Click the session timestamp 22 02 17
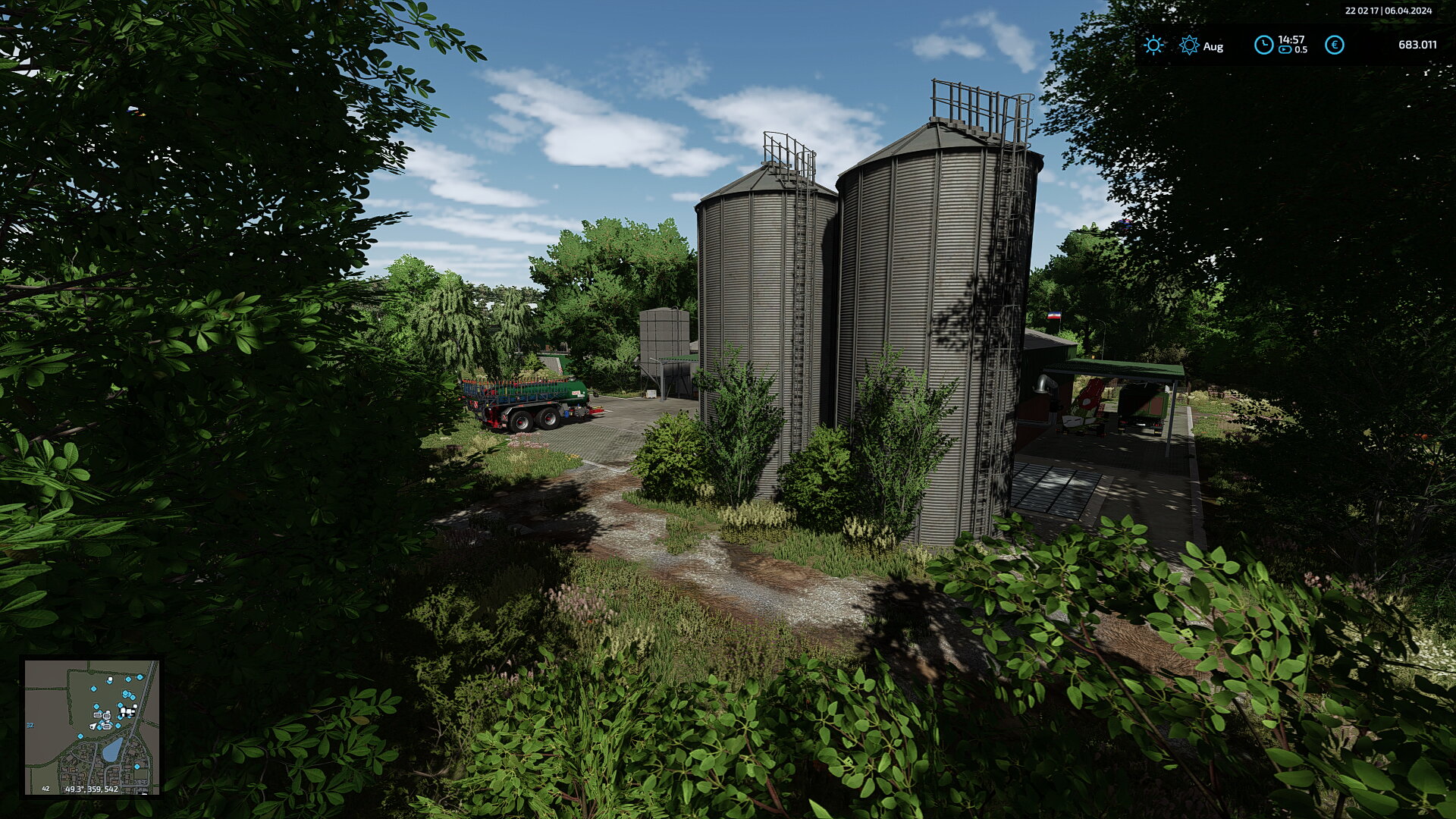This screenshot has height=819, width=1456. pos(1363,11)
